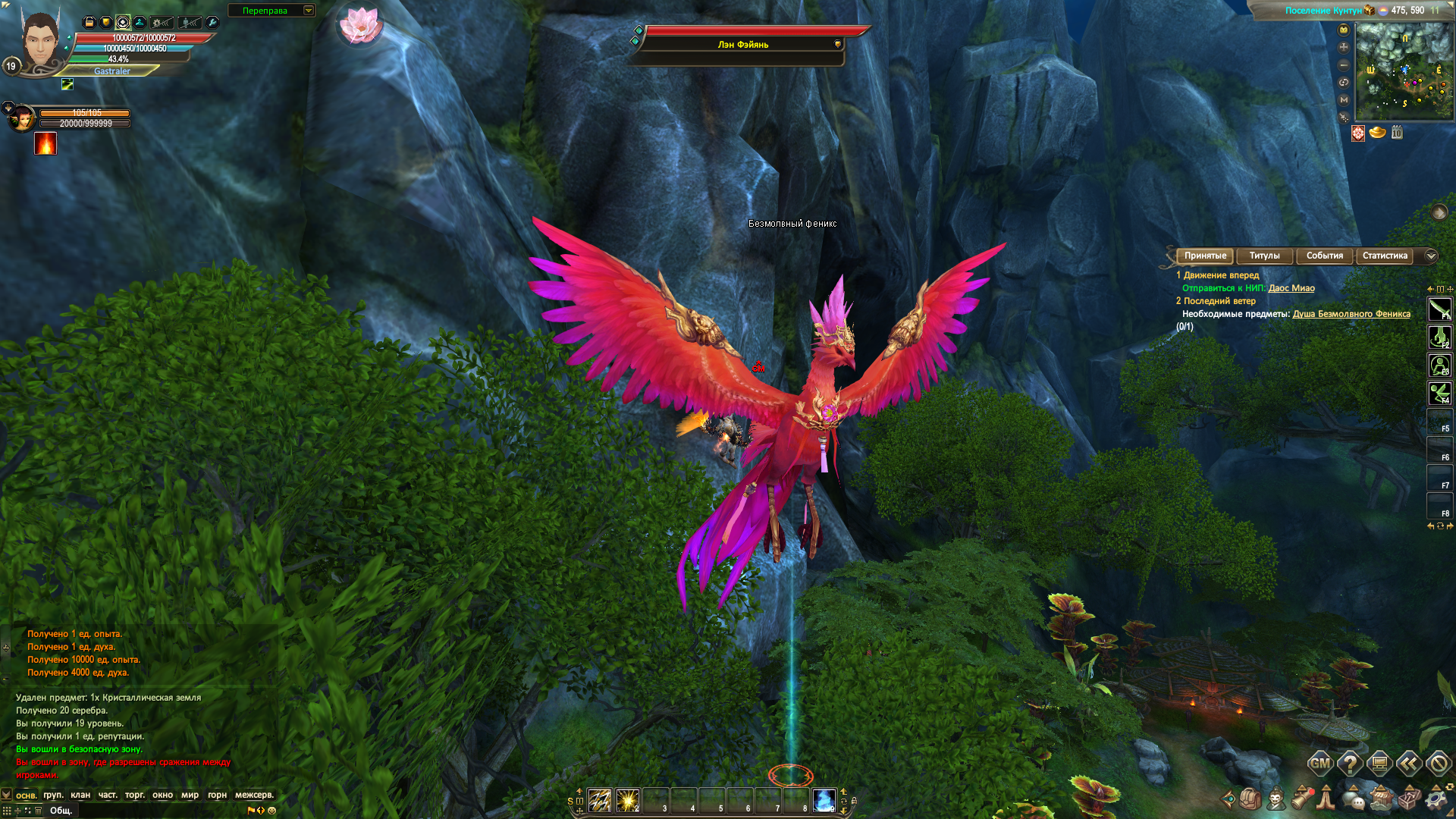
Task: Open the gear settings menu
Action: click(x=1436, y=799)
